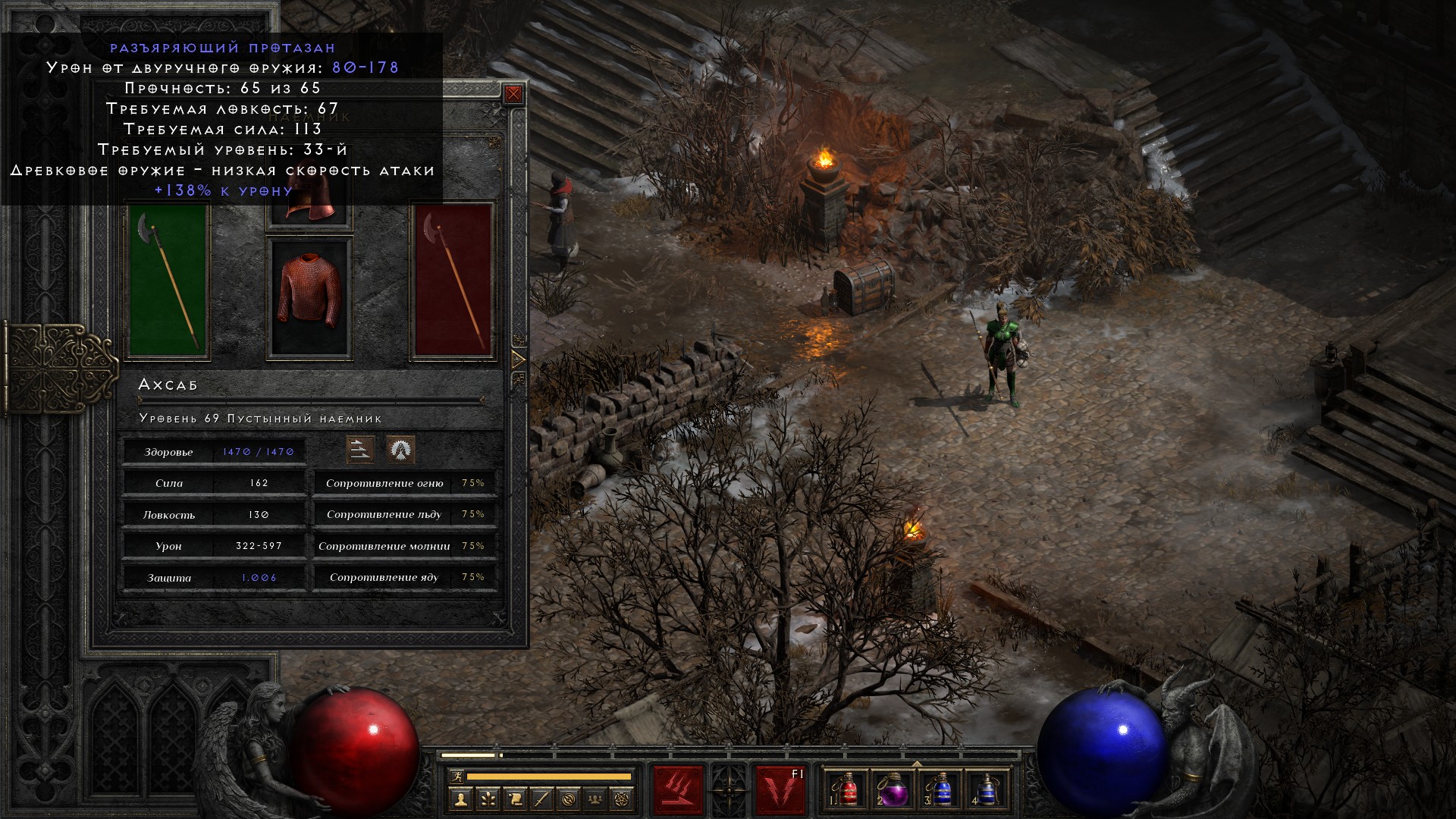
Task: Open the character sheet from the mini menu
Action: pyautogui.click(x=460, y=799)
